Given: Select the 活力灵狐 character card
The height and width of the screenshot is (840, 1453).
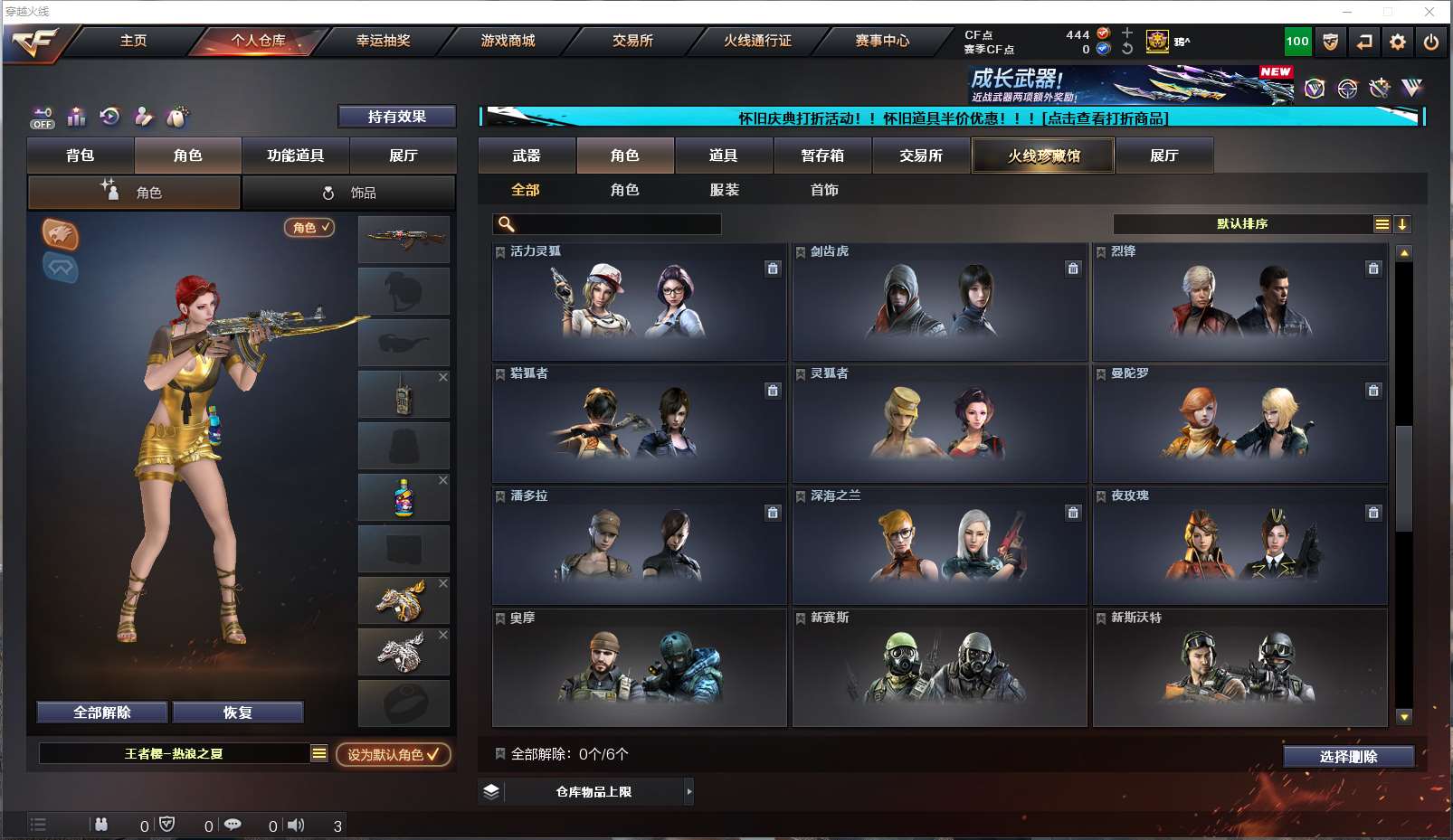Looking at the screenshot, I should point(639,302).
